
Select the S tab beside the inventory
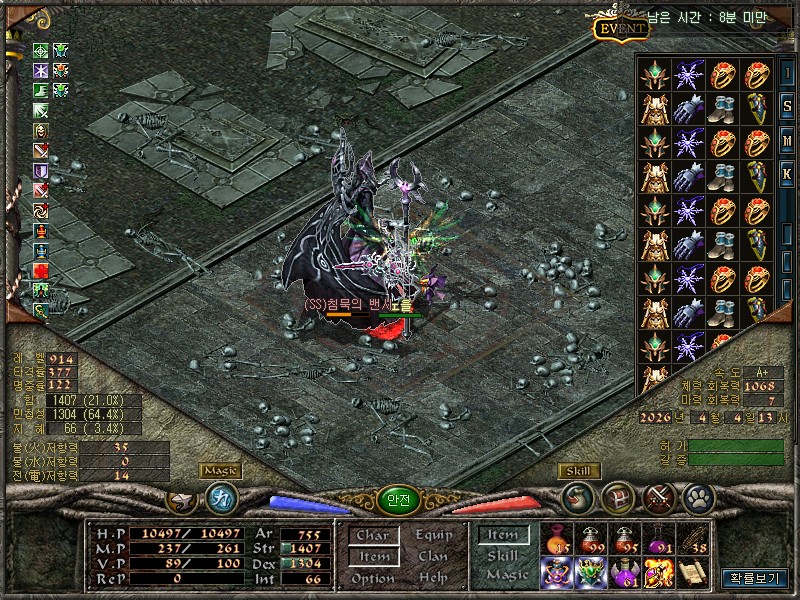[787, 105]
